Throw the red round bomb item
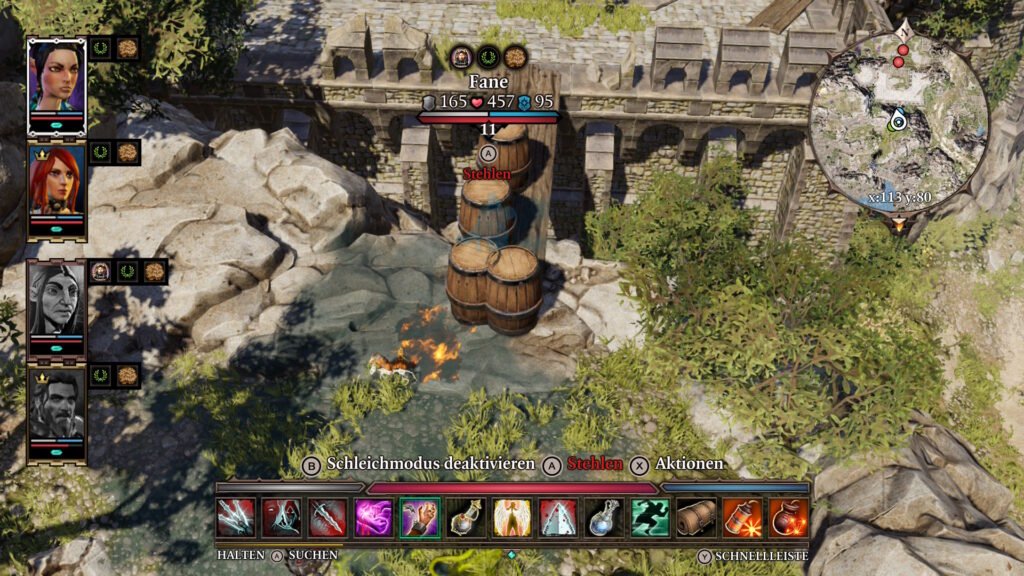Screen dimensions: 1024x576 [x=788, y=518]
